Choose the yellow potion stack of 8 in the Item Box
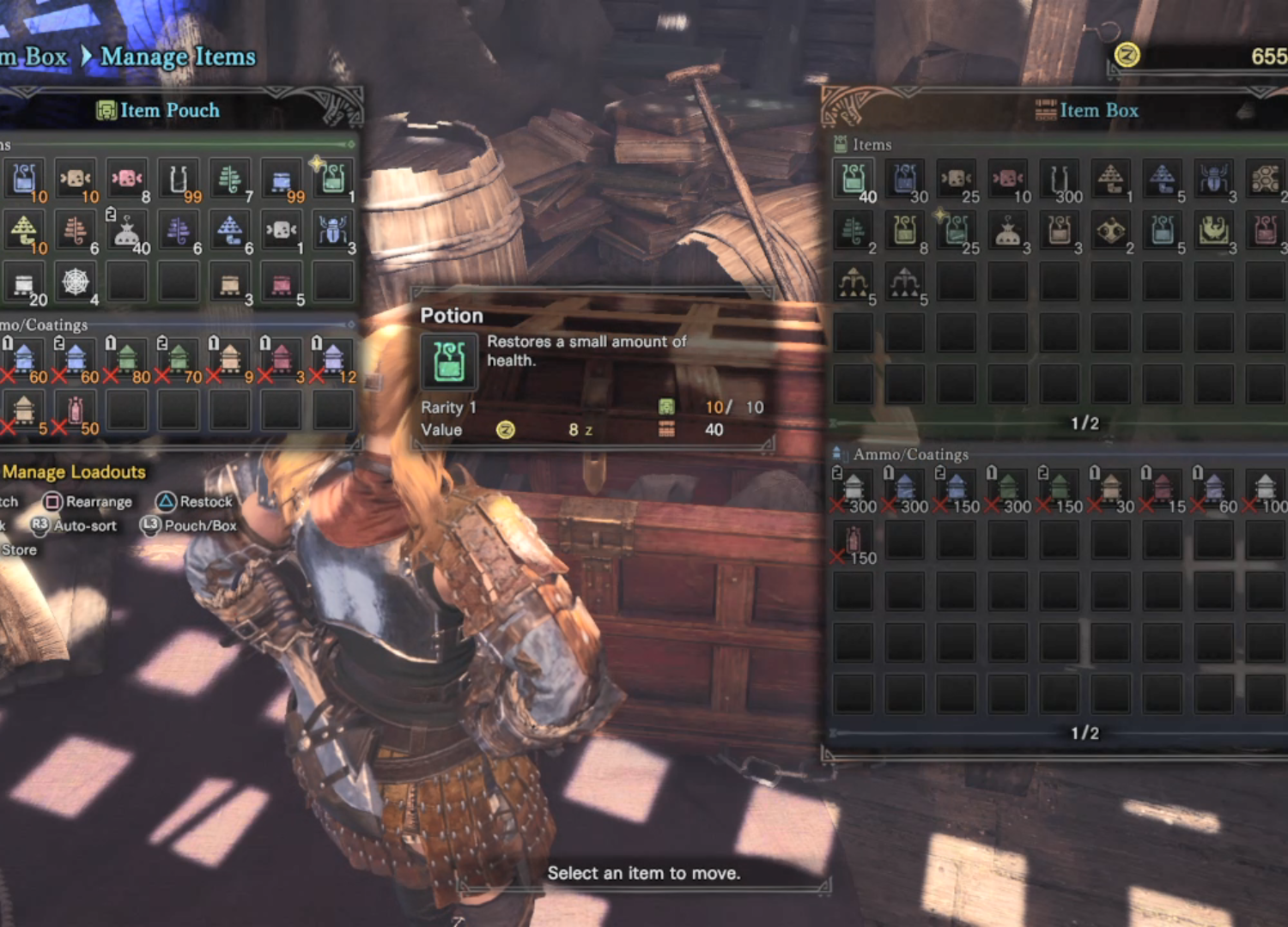 coord(905,231)
